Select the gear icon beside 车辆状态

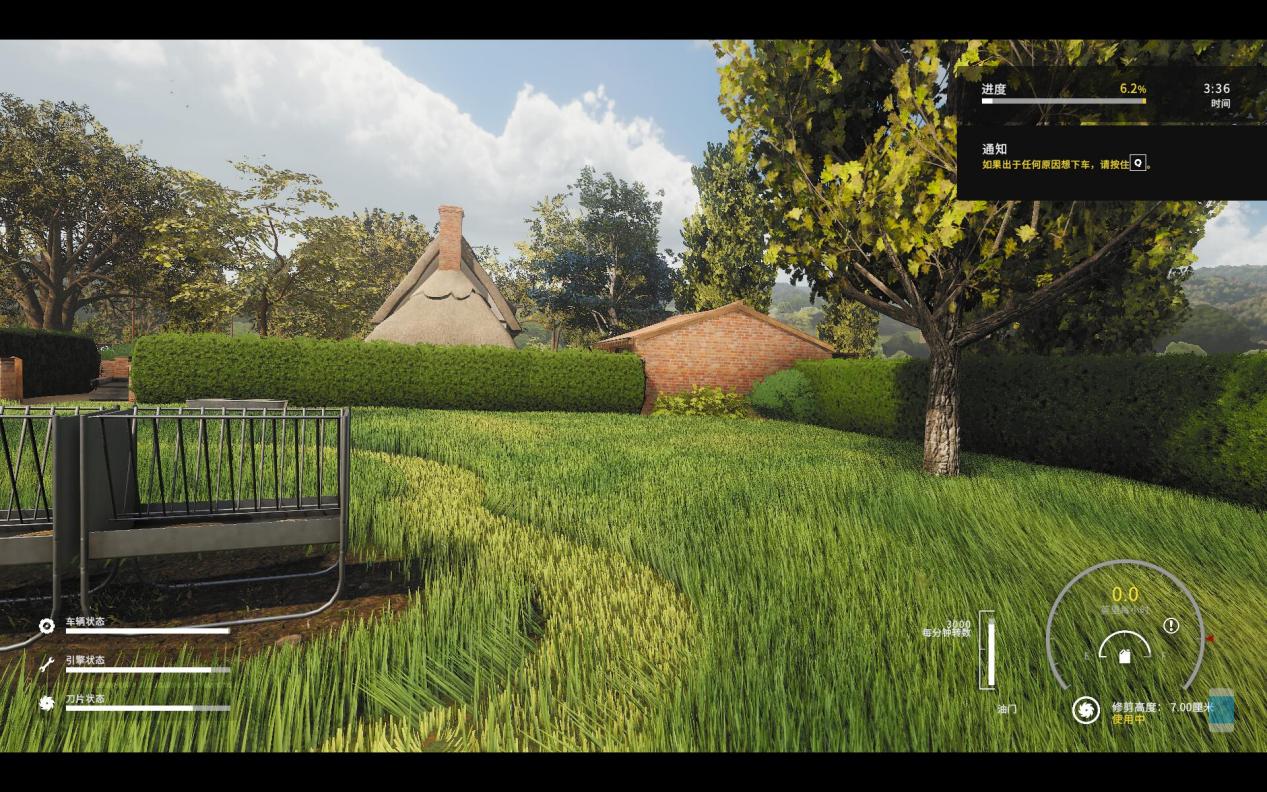tap(47, 626)
